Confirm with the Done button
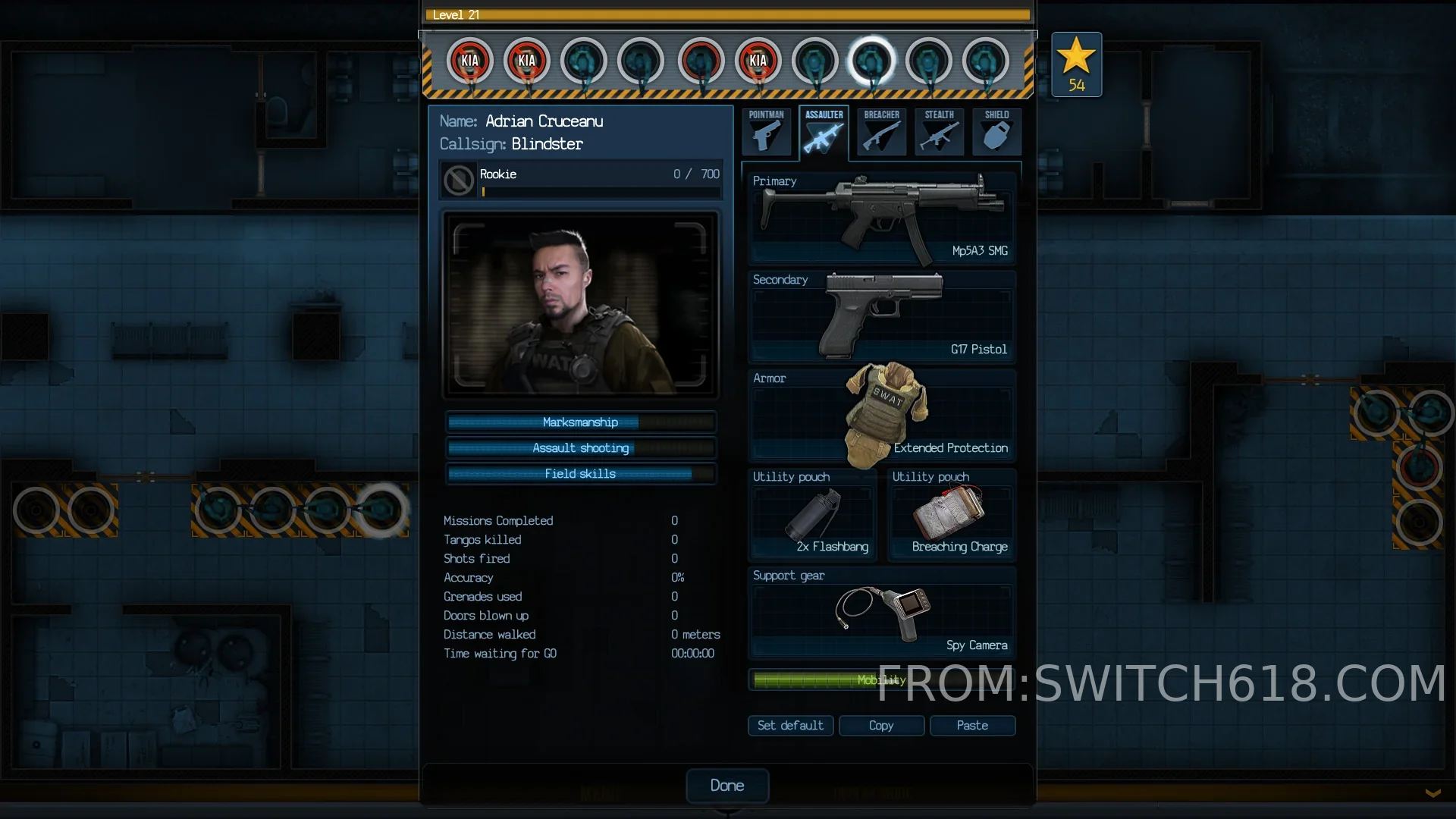 coord(727,786)
